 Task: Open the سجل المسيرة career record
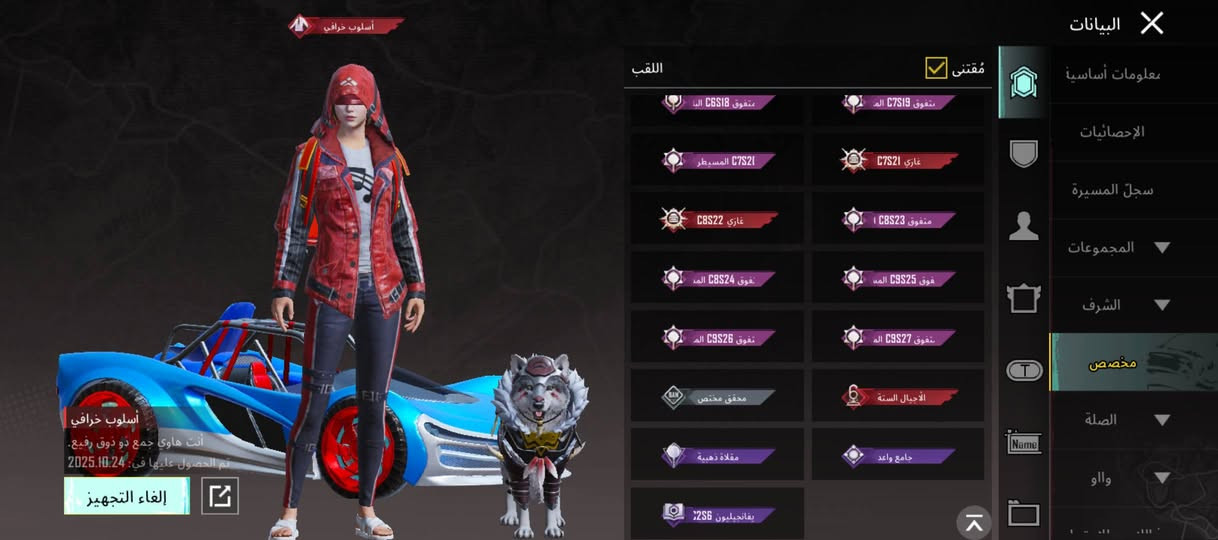(1112, 190)
